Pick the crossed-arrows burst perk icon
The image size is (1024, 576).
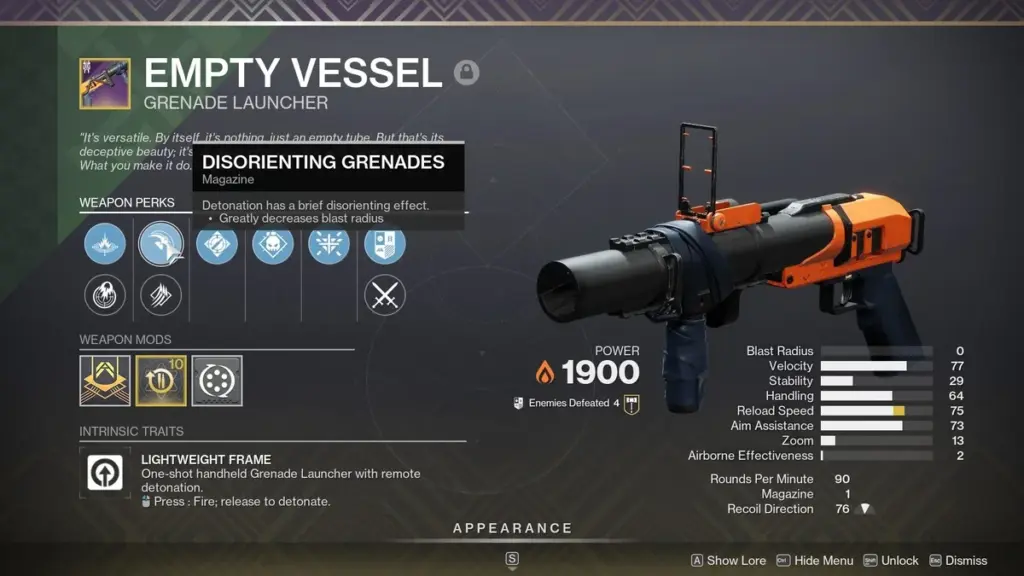point(329,244)
